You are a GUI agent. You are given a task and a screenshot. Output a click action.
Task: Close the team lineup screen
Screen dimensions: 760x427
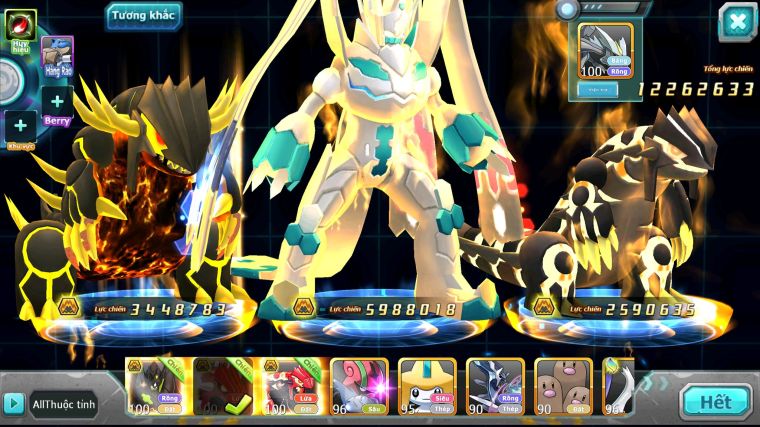[x=737, y=22]
